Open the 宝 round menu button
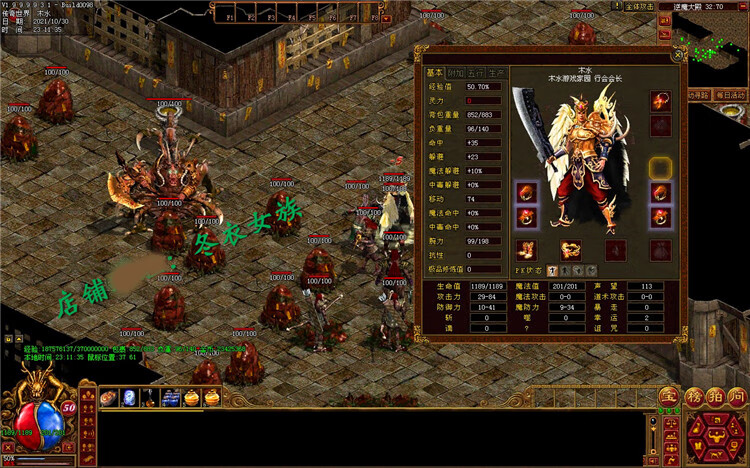The image size is (750, 468). click(669, 397)
